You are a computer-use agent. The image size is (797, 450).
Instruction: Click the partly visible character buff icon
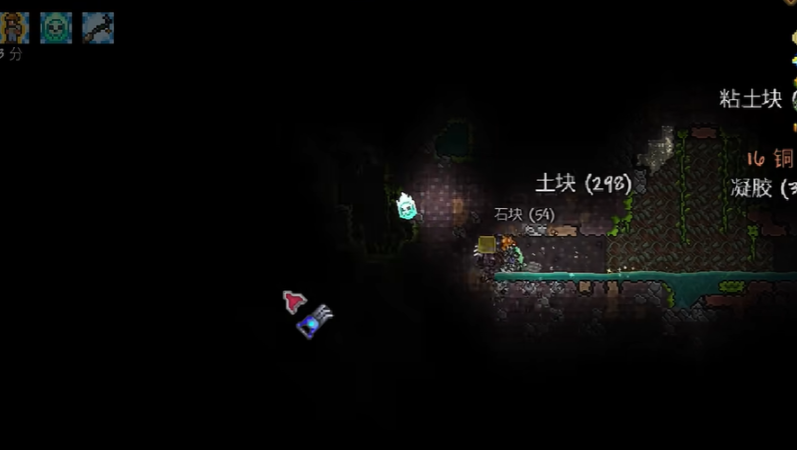[x=14, y=27]
